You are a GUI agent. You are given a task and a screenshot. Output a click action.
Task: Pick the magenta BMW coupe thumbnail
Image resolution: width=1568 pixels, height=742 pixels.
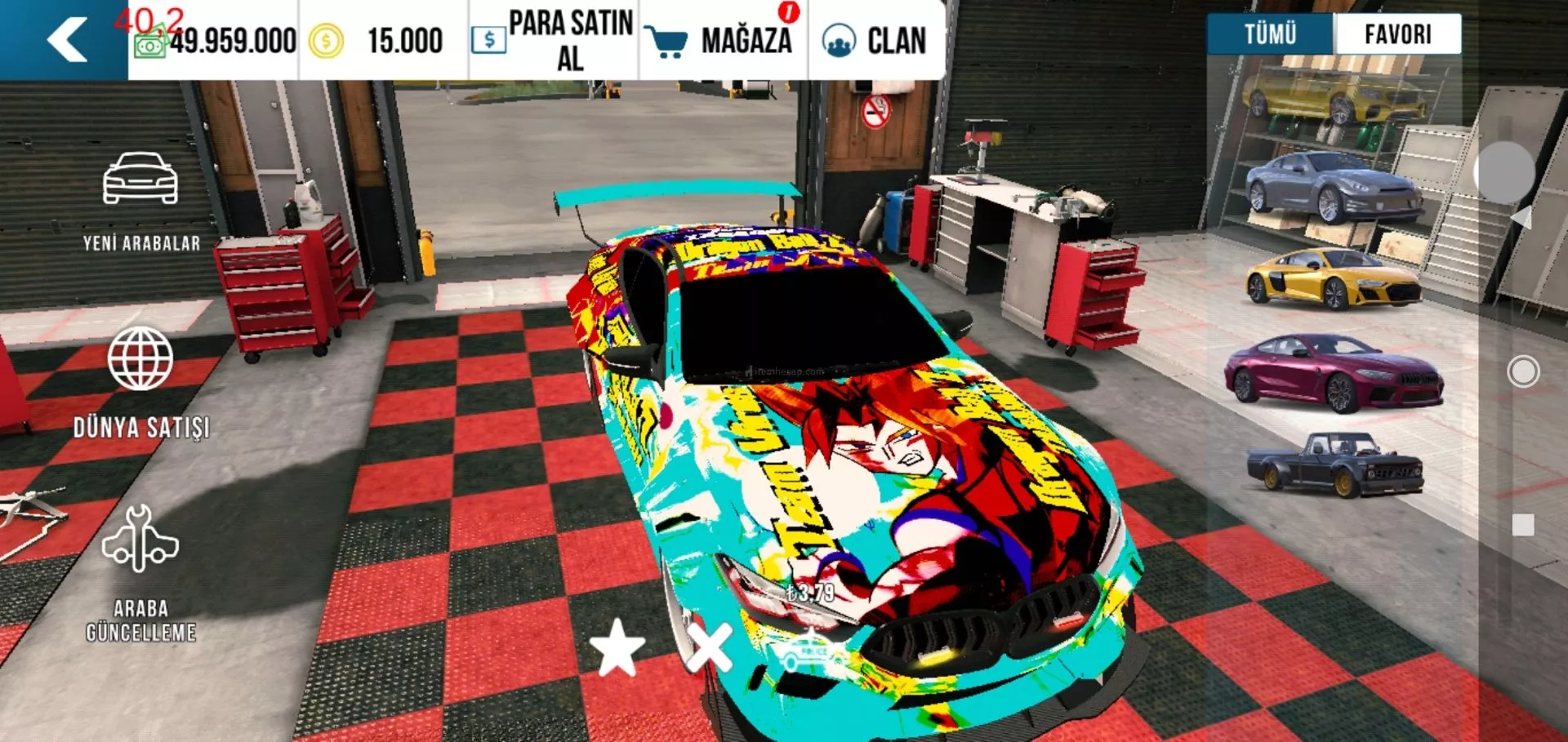1333,374
